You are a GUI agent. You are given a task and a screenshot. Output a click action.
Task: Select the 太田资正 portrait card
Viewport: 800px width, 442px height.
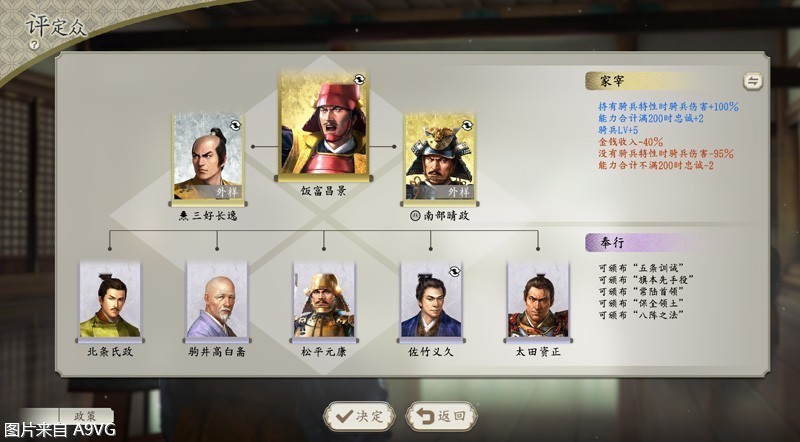click(538, 300)
